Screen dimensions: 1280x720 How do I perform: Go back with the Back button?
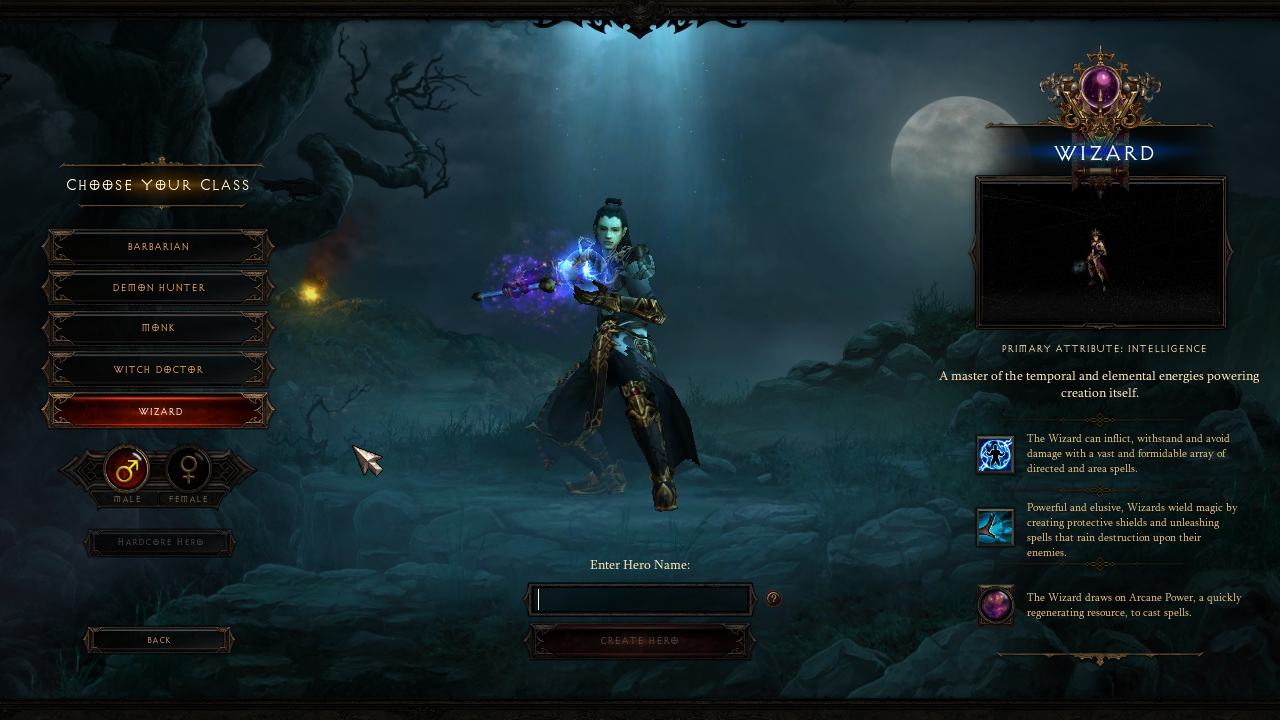[x=159, y=640]
